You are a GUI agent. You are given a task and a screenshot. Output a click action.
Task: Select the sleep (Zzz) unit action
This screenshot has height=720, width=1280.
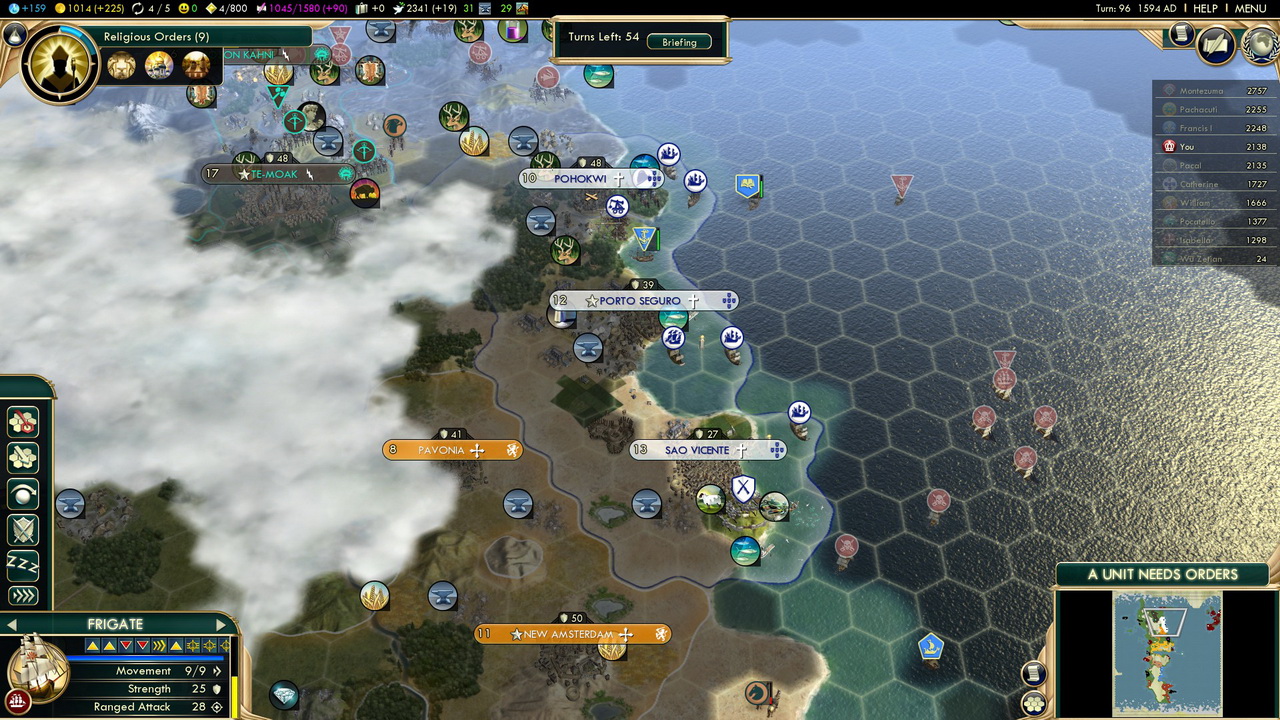pos(22,564)
